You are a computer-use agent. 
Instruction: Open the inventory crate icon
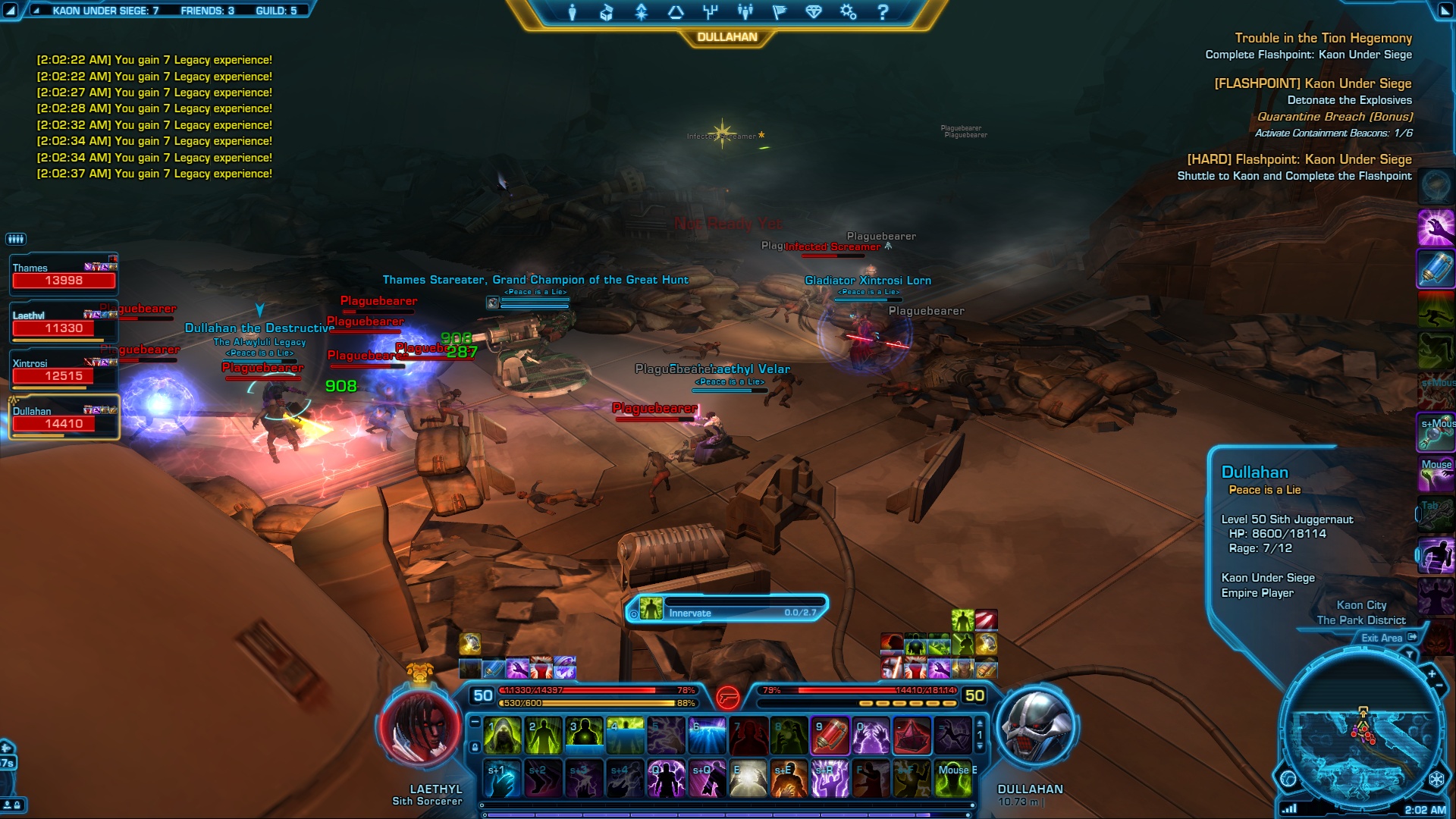click(x=607, y=12)
